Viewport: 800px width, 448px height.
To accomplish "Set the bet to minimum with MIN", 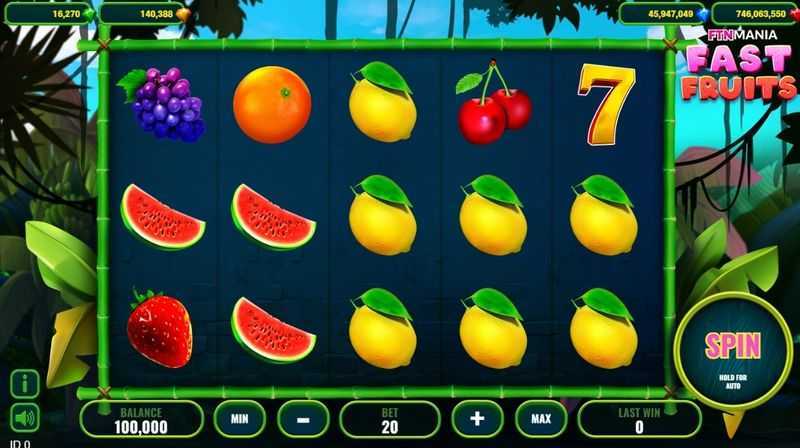I will pyautogui.click(x=238, y=416).
